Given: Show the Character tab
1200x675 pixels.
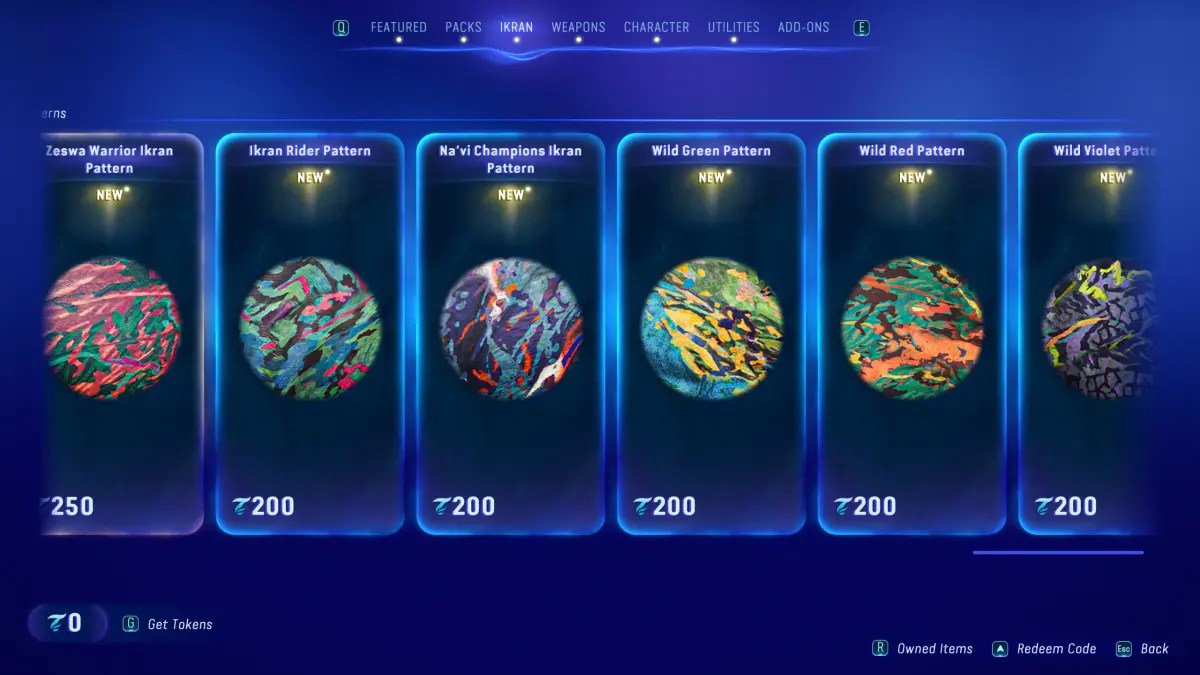Looking at the screenshot, I should [656, 27].
